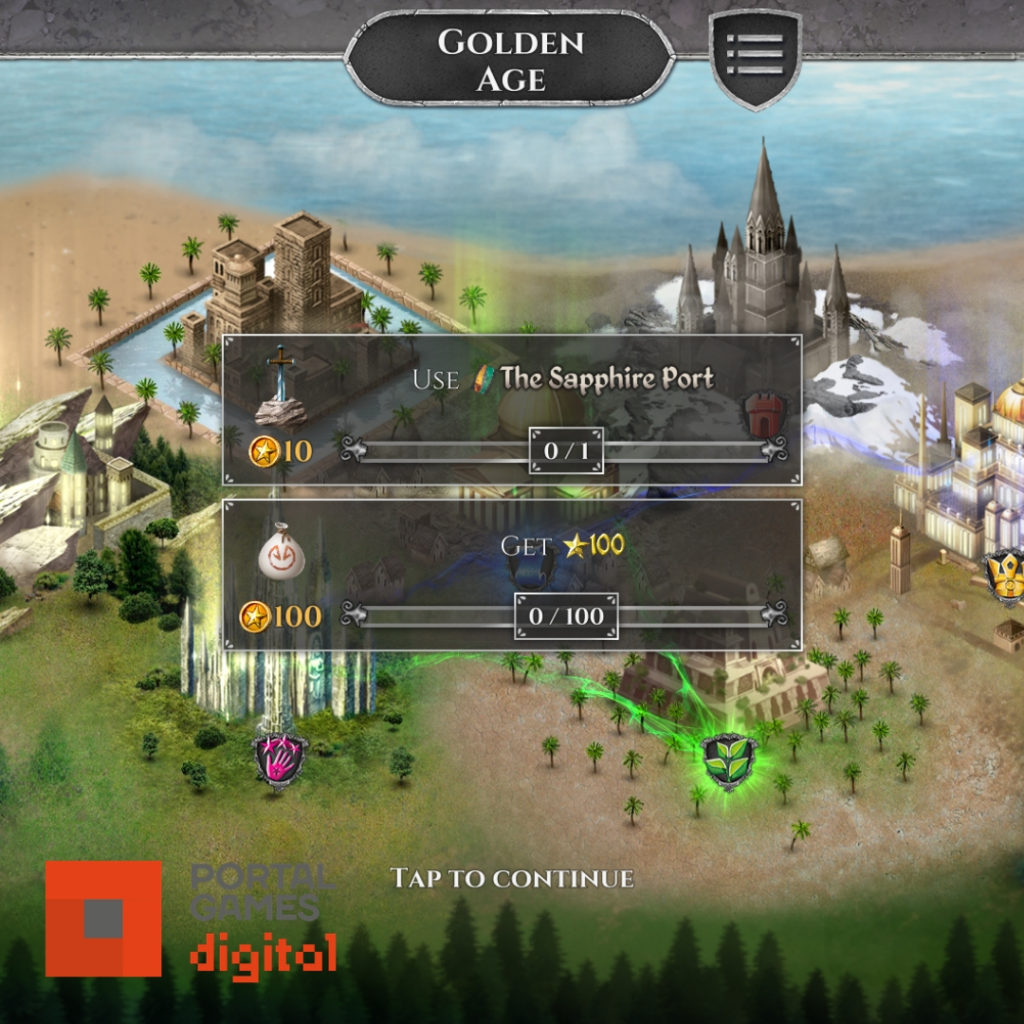Viewport: 1024px width, 1024px height.
Task: Open the shield-shaped list menu button
Action: click(x=755, y=56)
